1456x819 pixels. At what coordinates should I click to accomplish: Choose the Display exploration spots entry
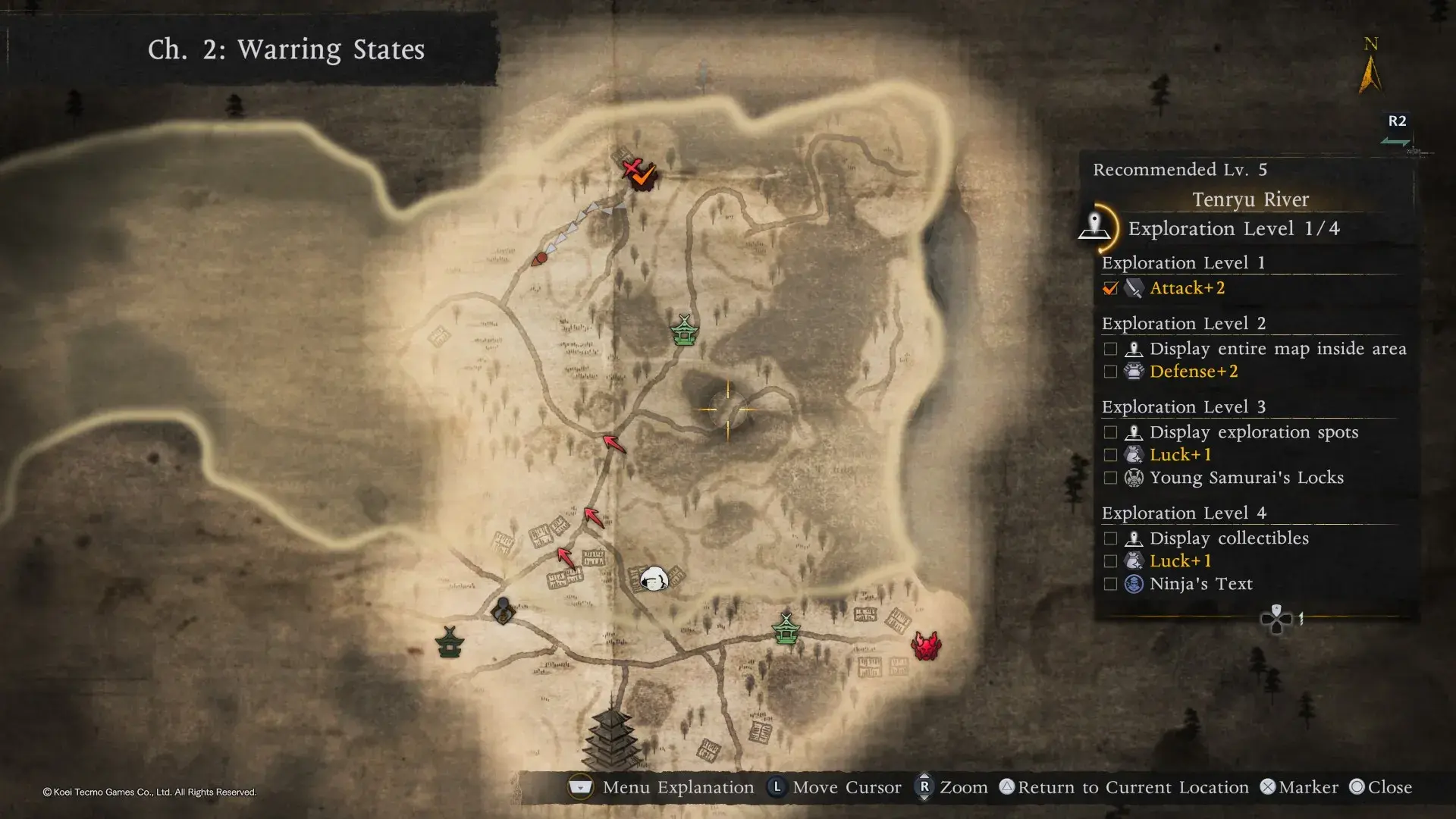click(1253, 432)
